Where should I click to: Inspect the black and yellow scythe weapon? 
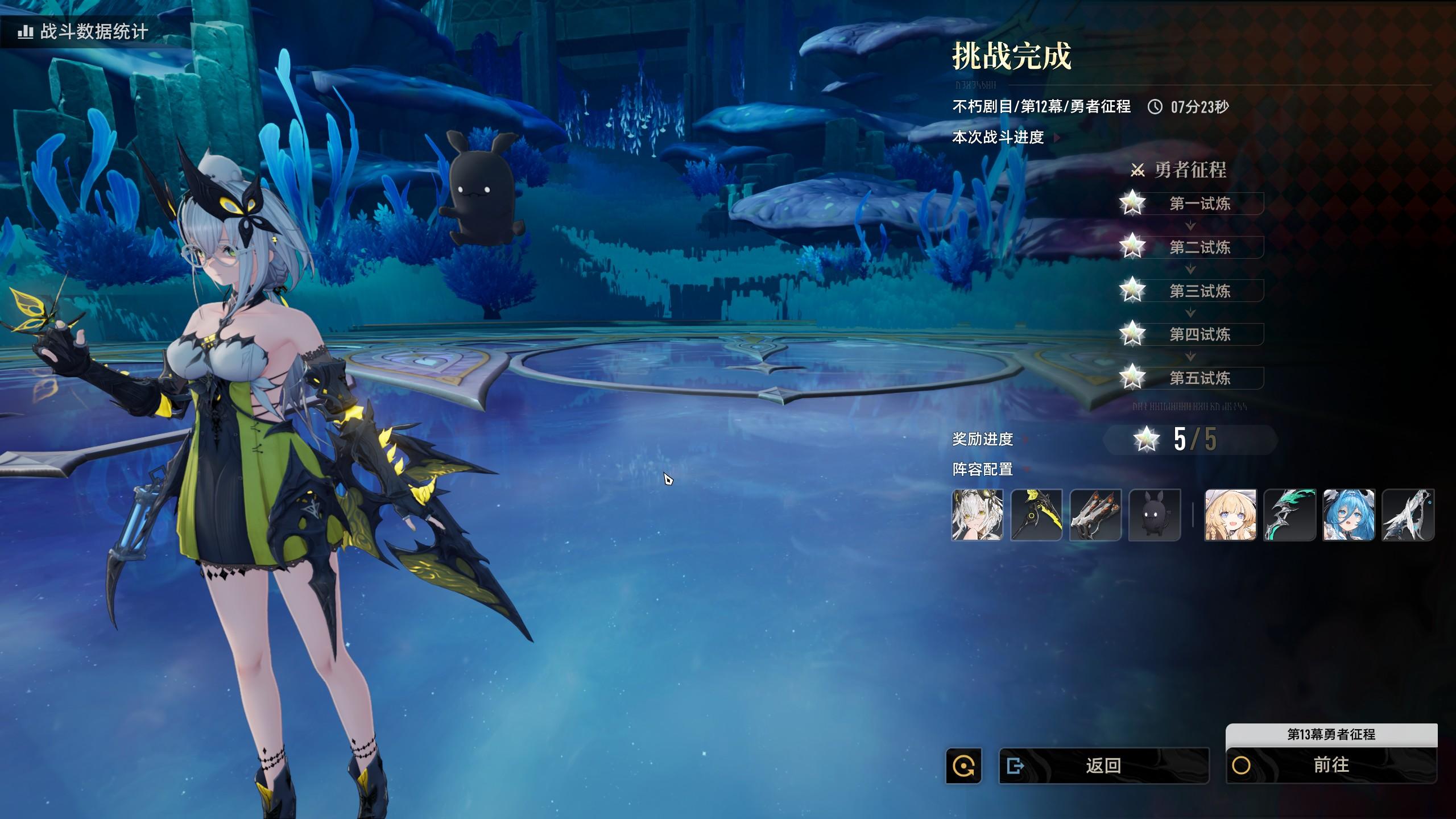coord(1036,515)
